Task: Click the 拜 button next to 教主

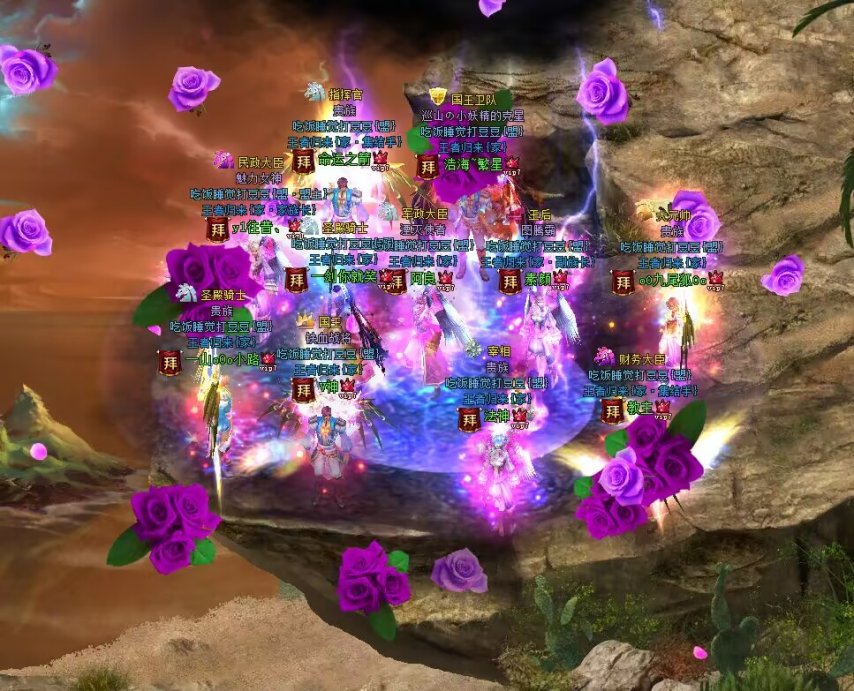Action: click(612, 410)
